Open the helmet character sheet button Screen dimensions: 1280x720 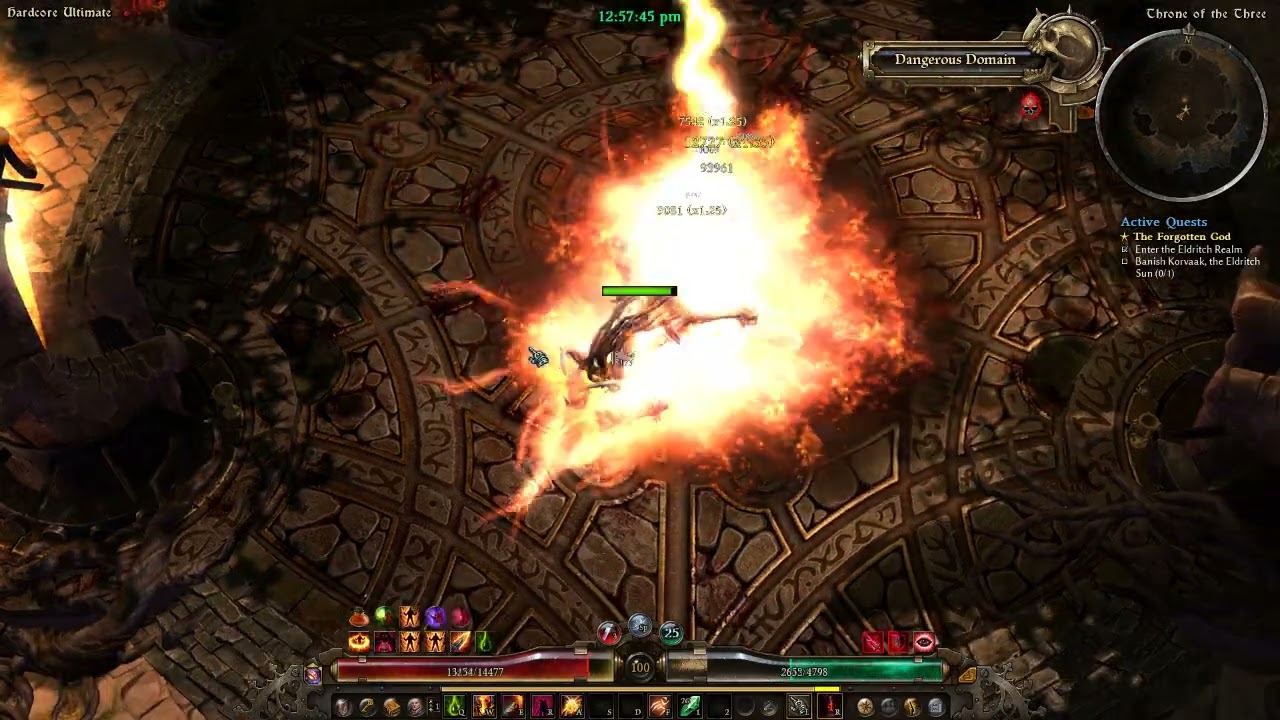coord(344,707)
